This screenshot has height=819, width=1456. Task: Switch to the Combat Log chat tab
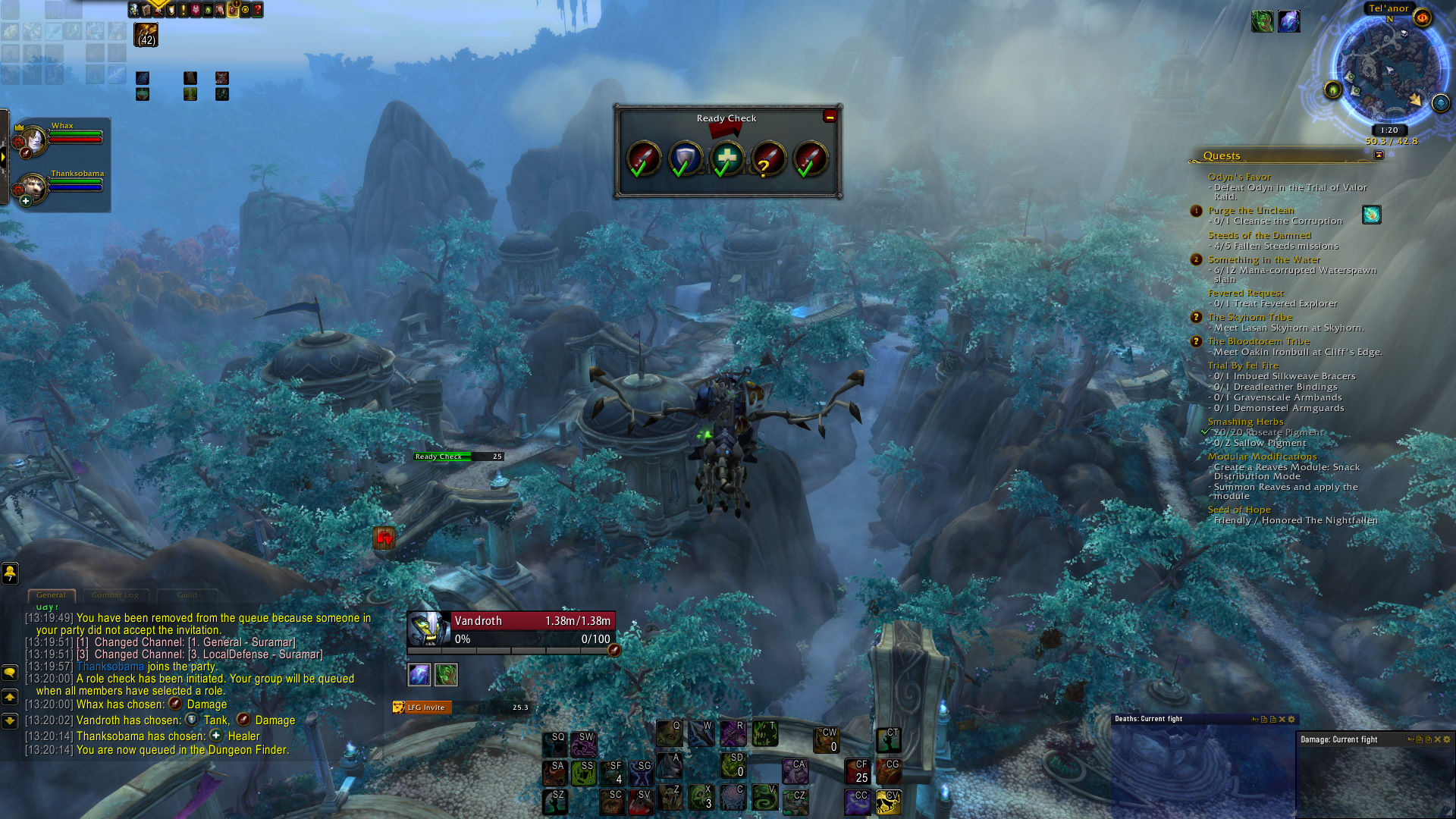[115, 595]
